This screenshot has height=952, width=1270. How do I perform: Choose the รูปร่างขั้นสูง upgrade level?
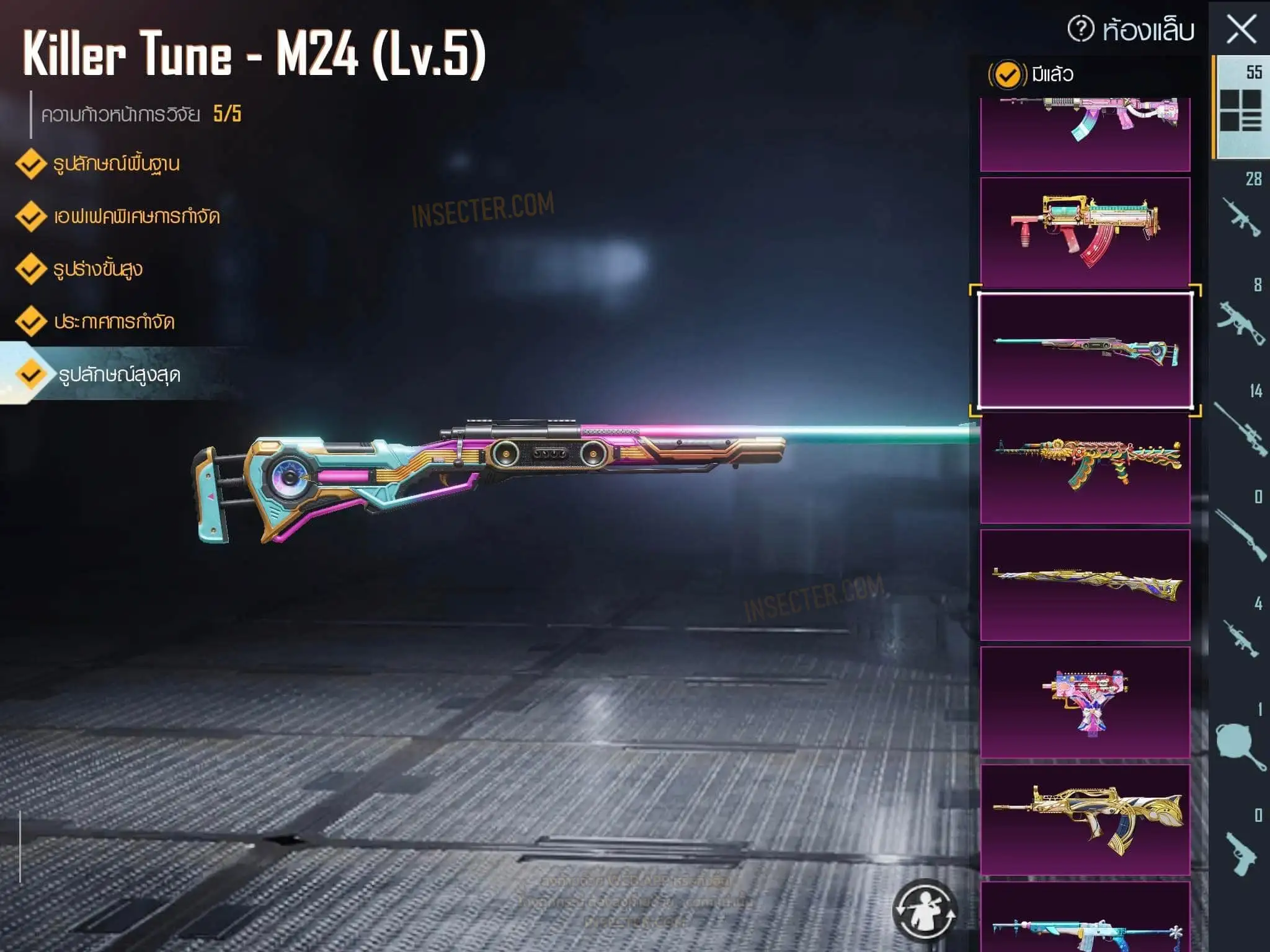(81, 270)
